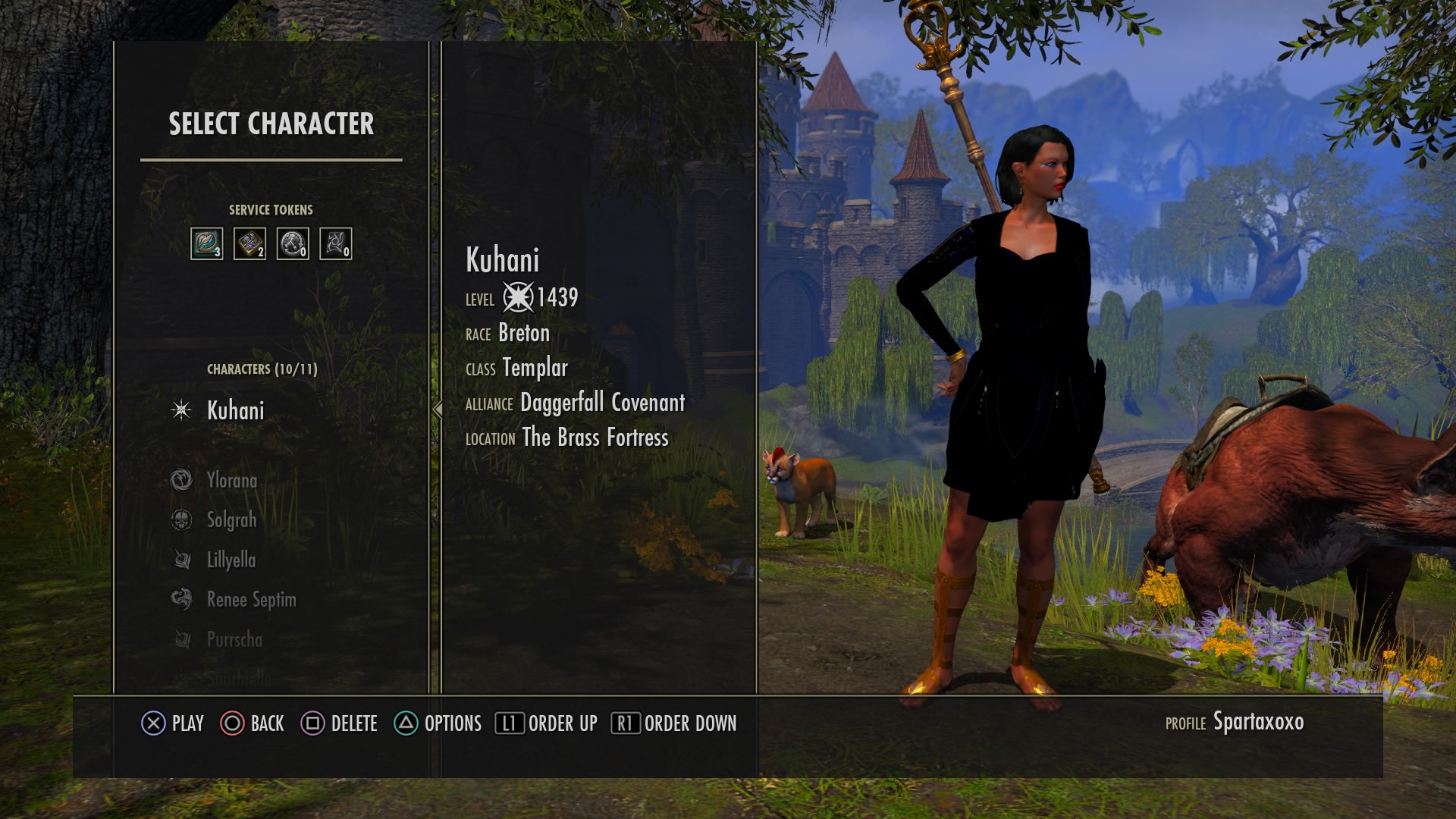Click the gold-framed purple service token showing 2
1456x819 pixels.
(x=249, y=243)
